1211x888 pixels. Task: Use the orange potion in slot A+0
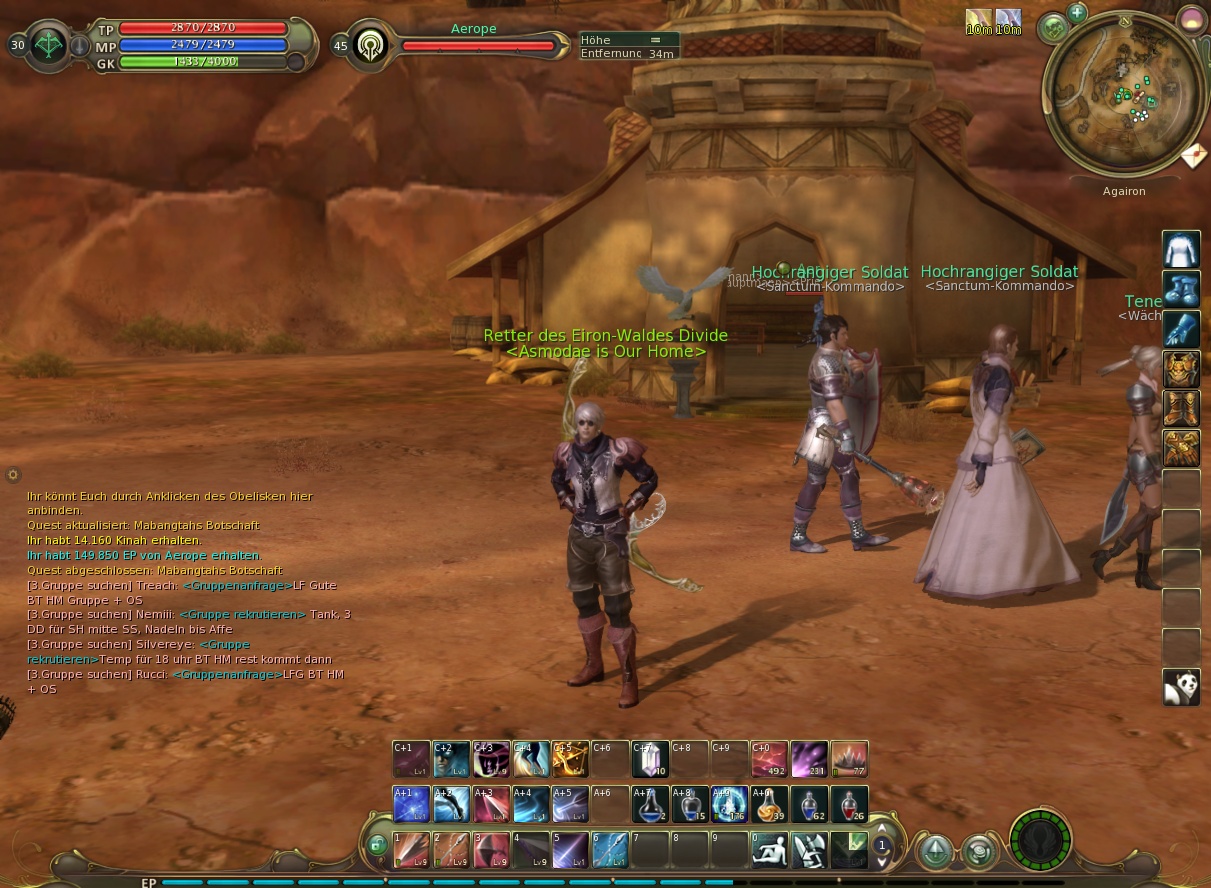point(770,805)
